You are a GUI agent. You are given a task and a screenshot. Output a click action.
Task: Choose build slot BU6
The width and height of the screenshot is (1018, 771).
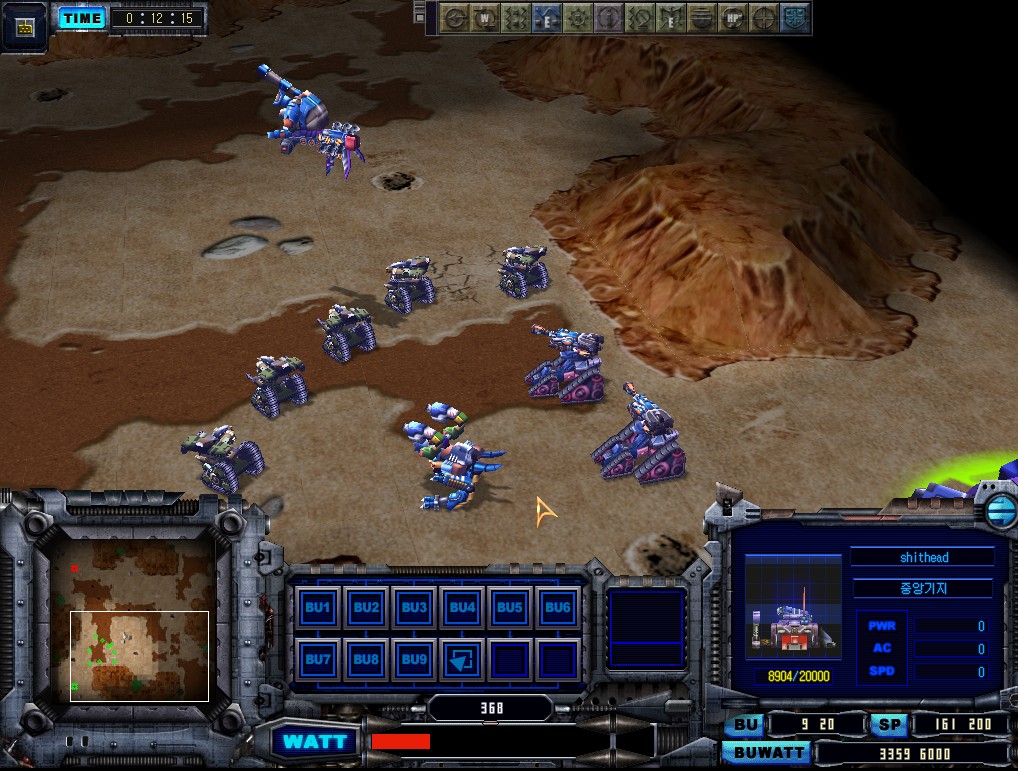pos(558,607)
